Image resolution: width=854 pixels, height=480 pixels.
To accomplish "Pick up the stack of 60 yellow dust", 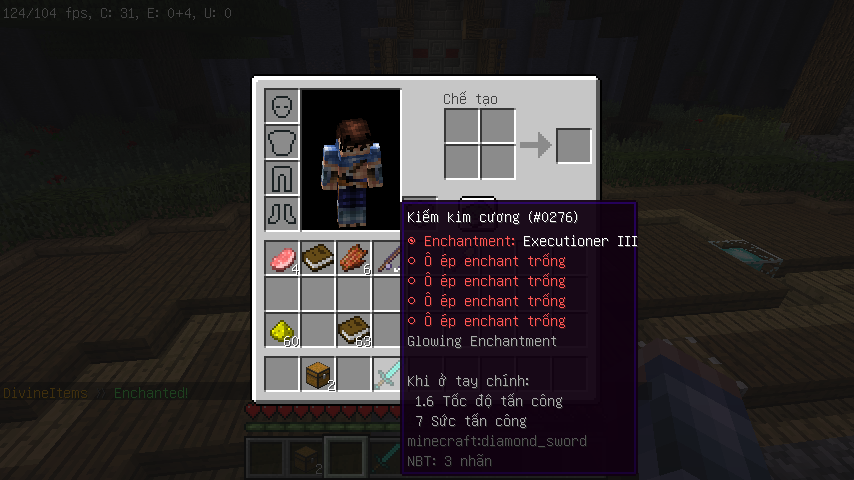I will click(282, 330).
